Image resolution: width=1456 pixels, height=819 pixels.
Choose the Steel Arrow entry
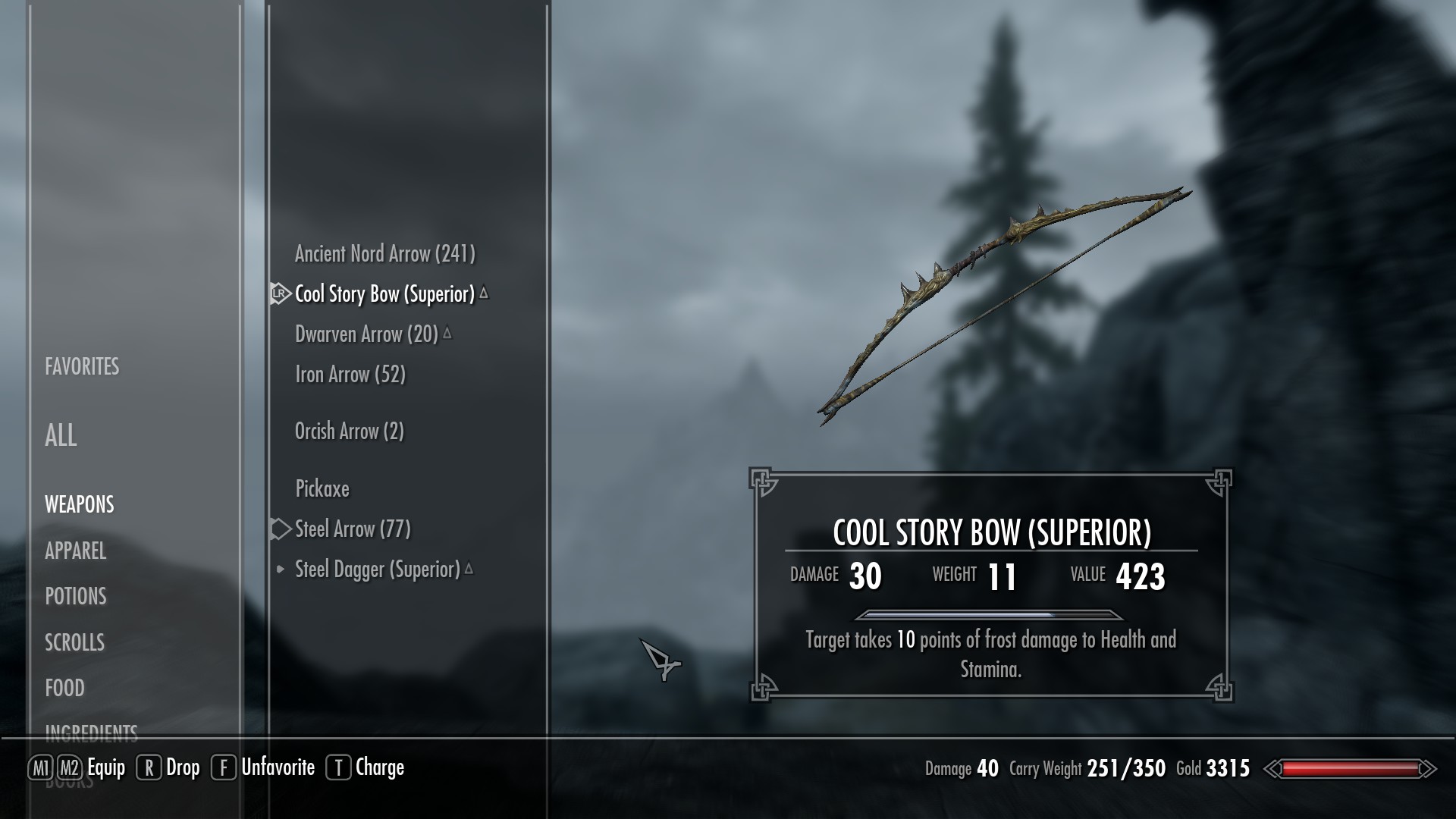353,529
